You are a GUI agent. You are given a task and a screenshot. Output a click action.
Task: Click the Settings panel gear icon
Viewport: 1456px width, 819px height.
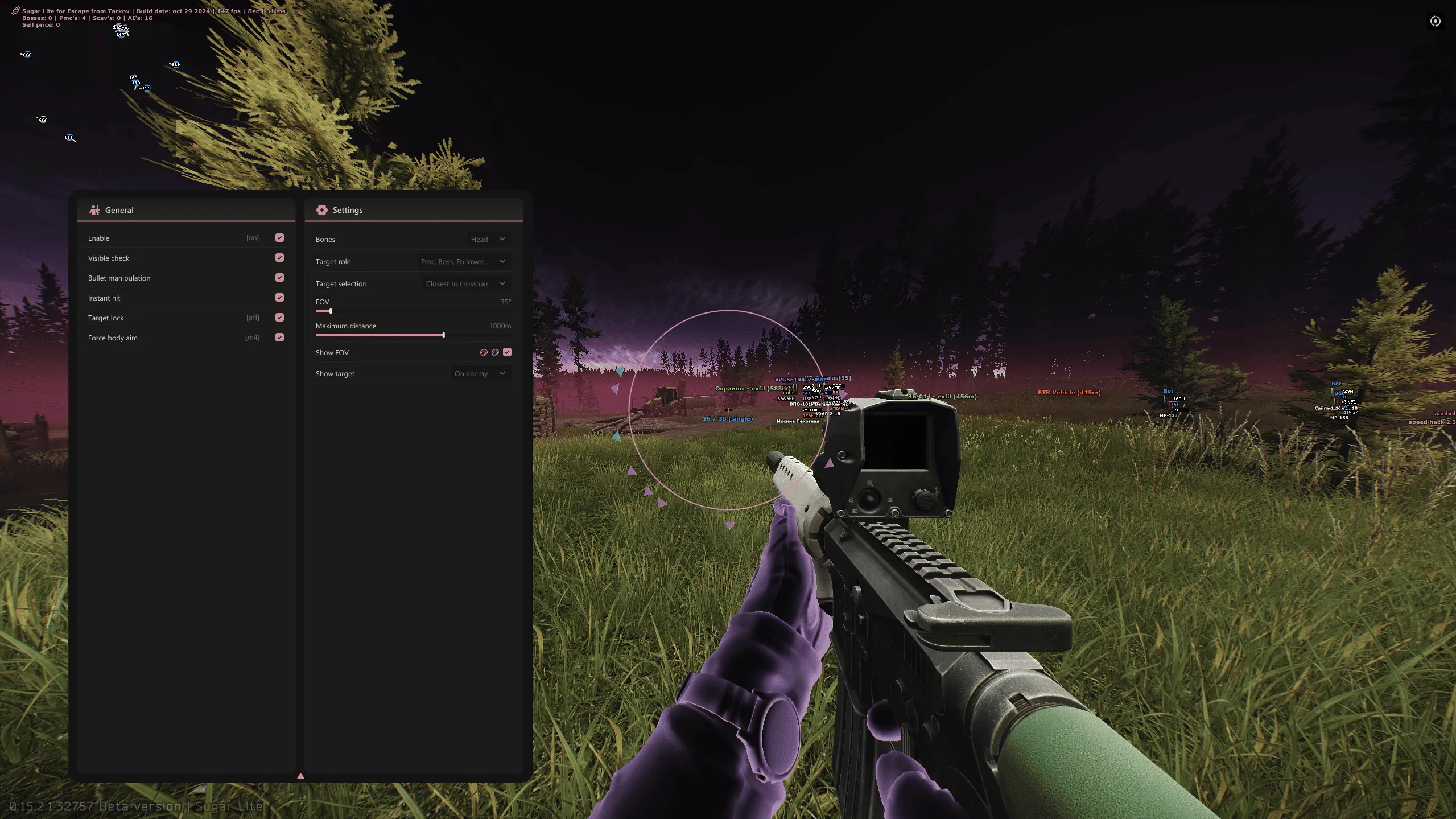322,209
